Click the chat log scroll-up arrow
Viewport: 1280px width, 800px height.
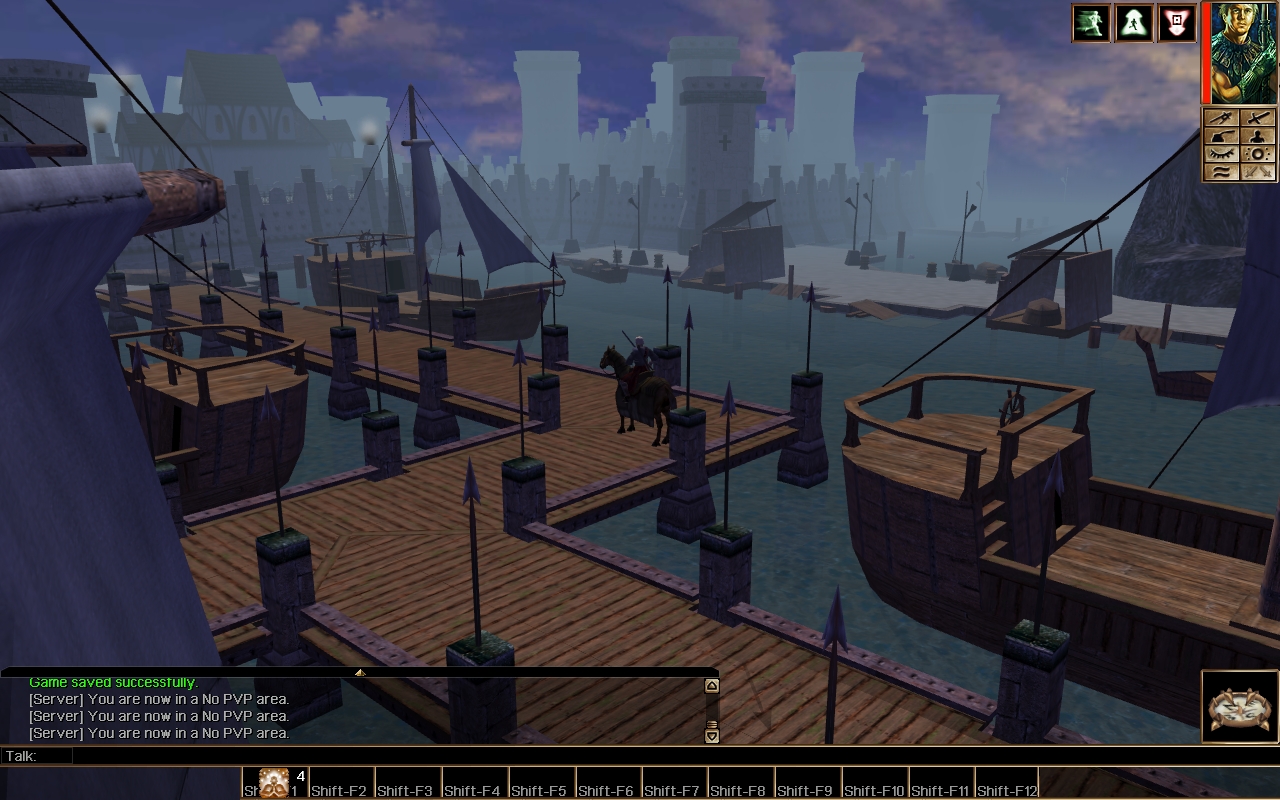pyautogui.click(x=712, y=686)
